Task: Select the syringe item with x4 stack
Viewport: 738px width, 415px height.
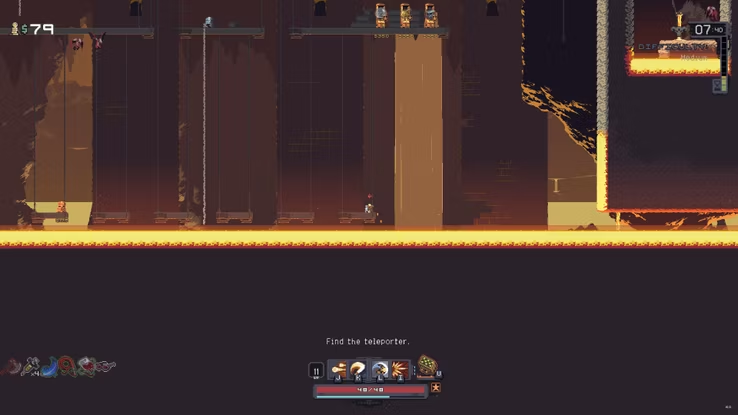Action: [31, 367]
